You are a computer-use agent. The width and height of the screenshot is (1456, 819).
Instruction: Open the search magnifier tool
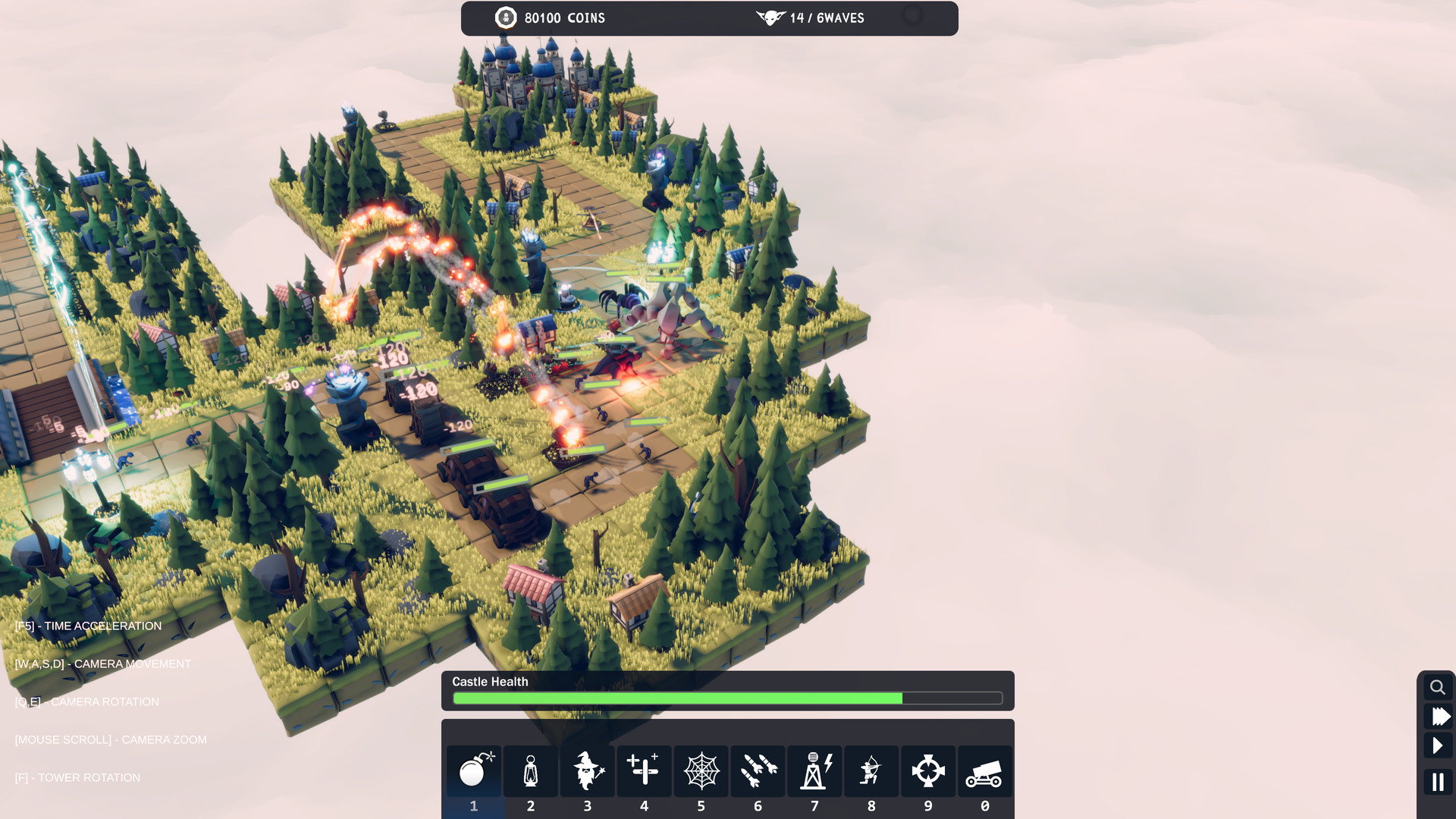tap(1438, 686)
